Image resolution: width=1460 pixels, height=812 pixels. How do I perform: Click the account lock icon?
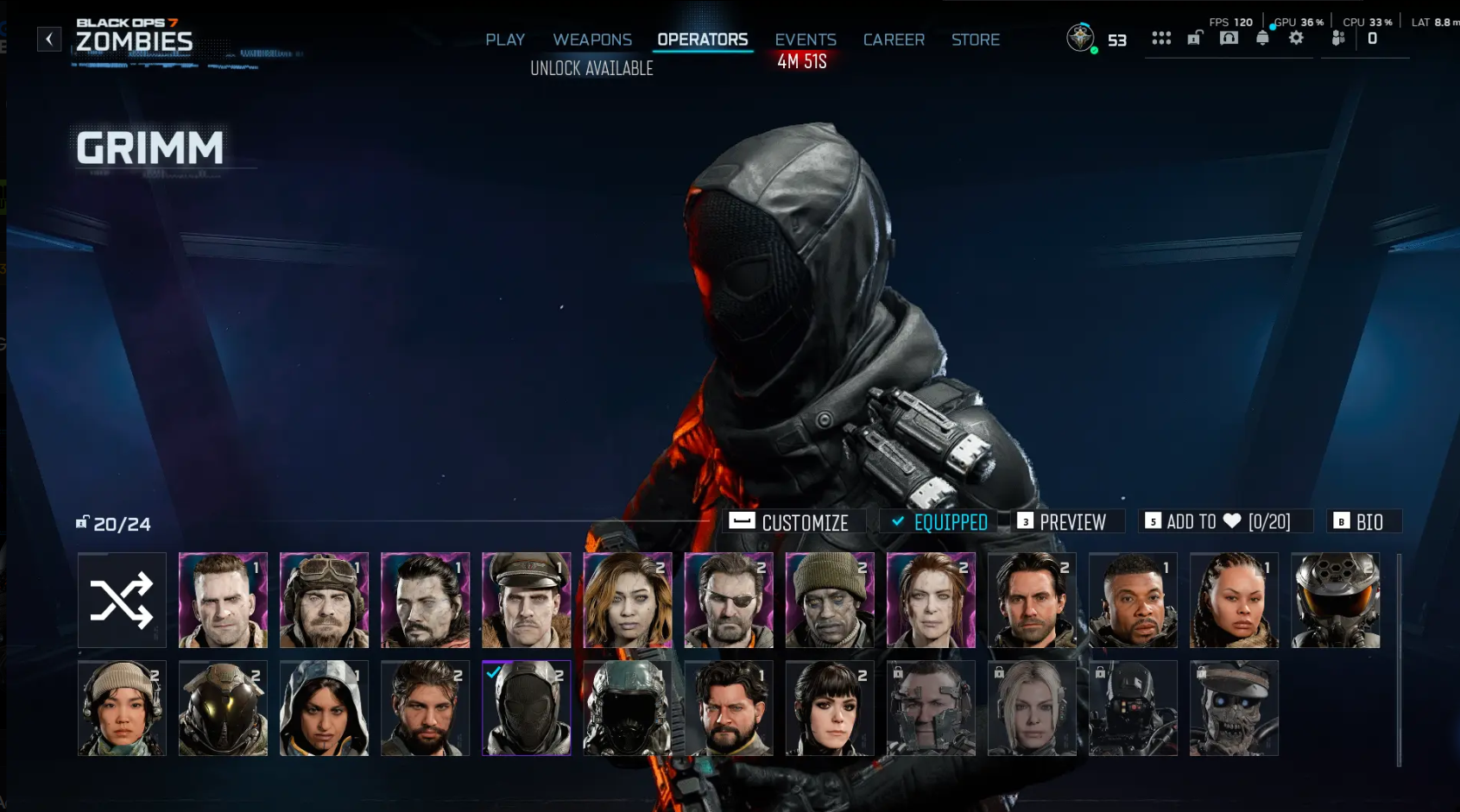(1196, 38)
